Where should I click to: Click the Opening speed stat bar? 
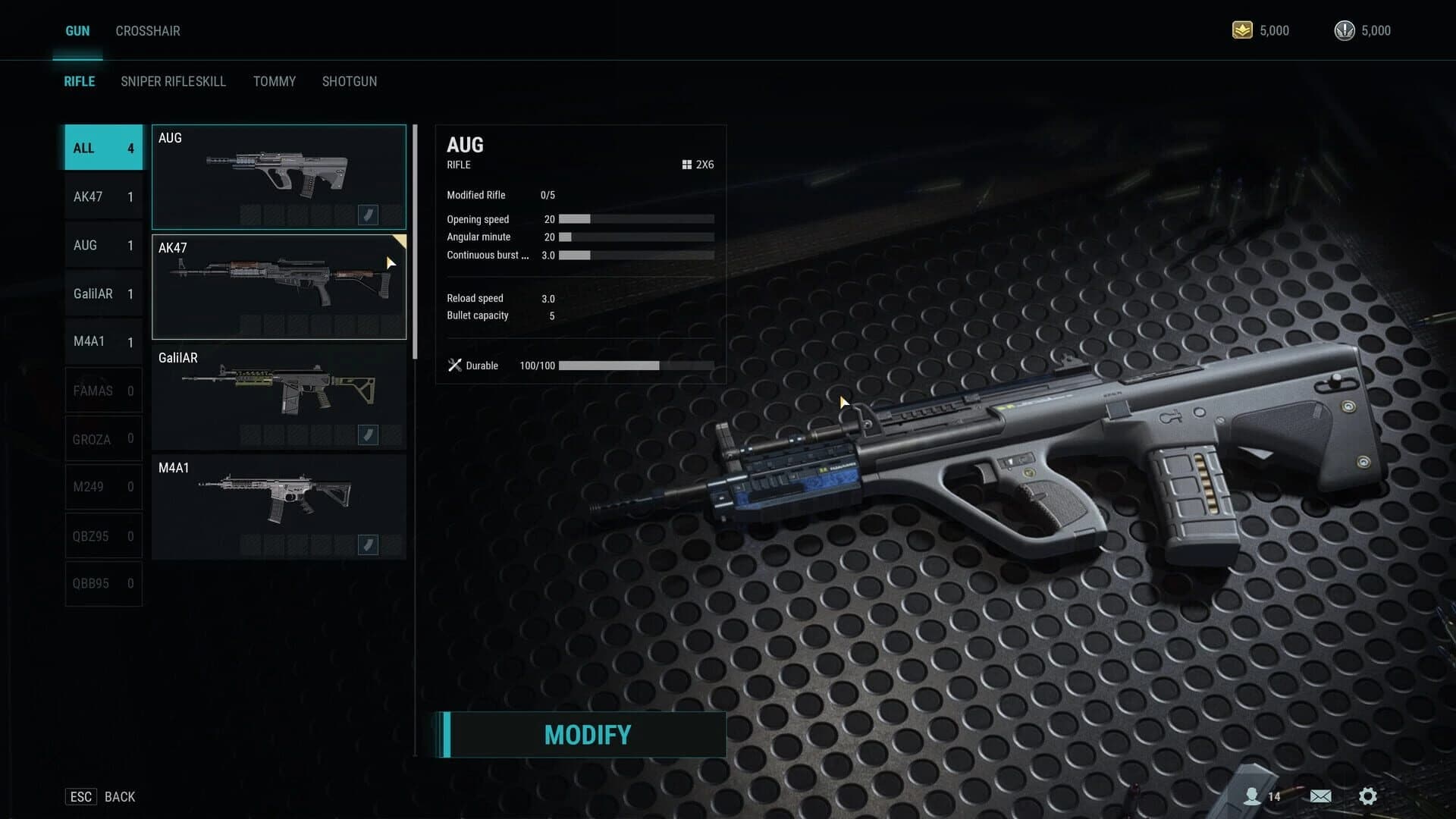(x=635, y=219)
